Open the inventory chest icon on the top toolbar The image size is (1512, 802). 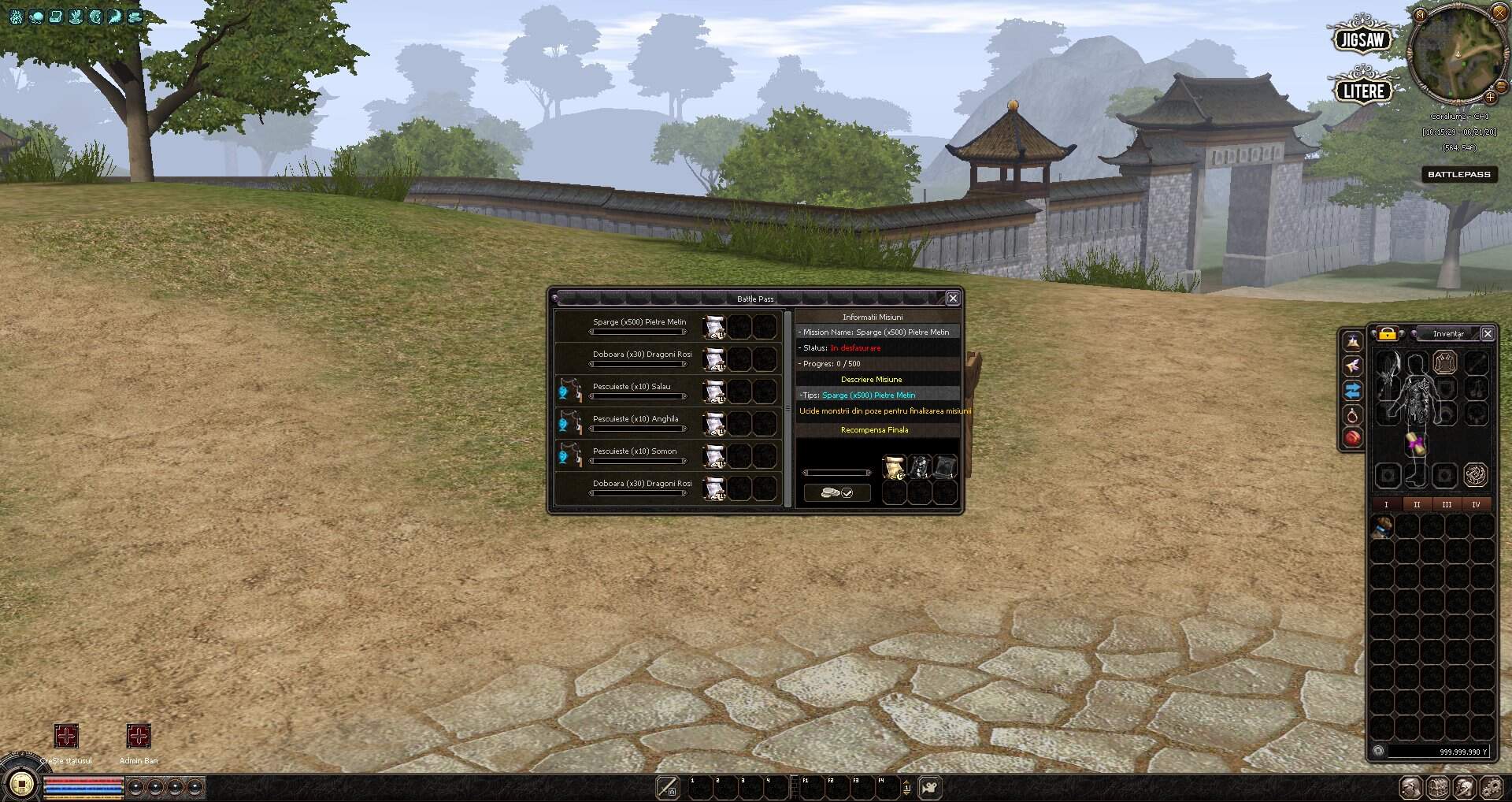55,16
